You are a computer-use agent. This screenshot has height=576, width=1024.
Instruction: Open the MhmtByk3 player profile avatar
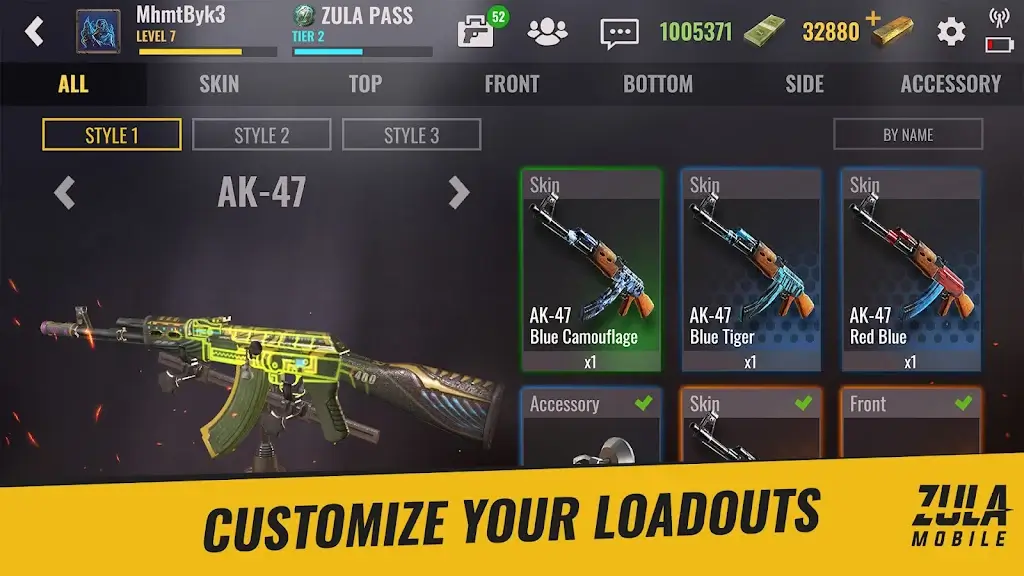click(98, 31)
